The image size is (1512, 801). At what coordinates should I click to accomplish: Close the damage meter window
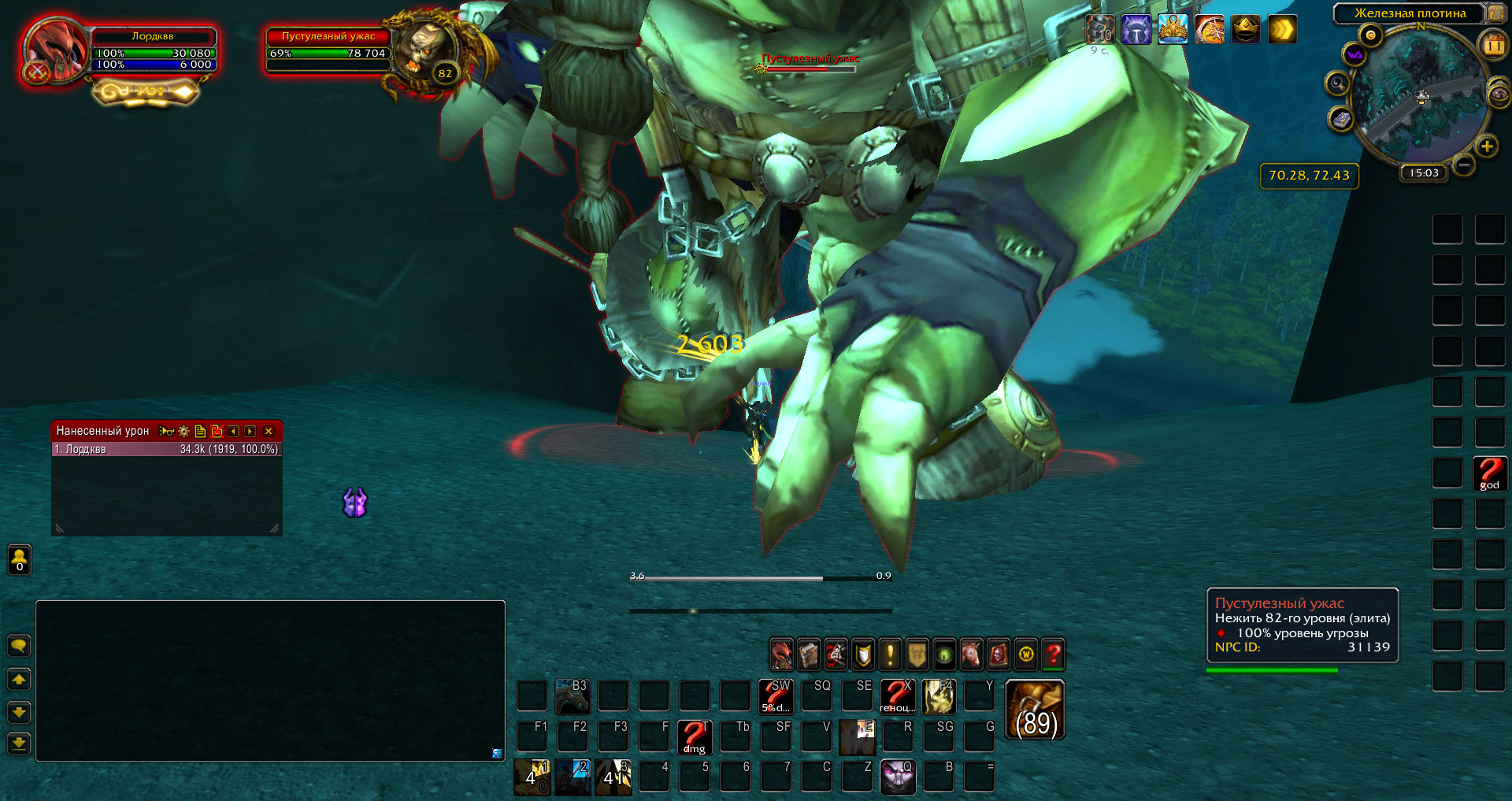(x=269, y=432)
